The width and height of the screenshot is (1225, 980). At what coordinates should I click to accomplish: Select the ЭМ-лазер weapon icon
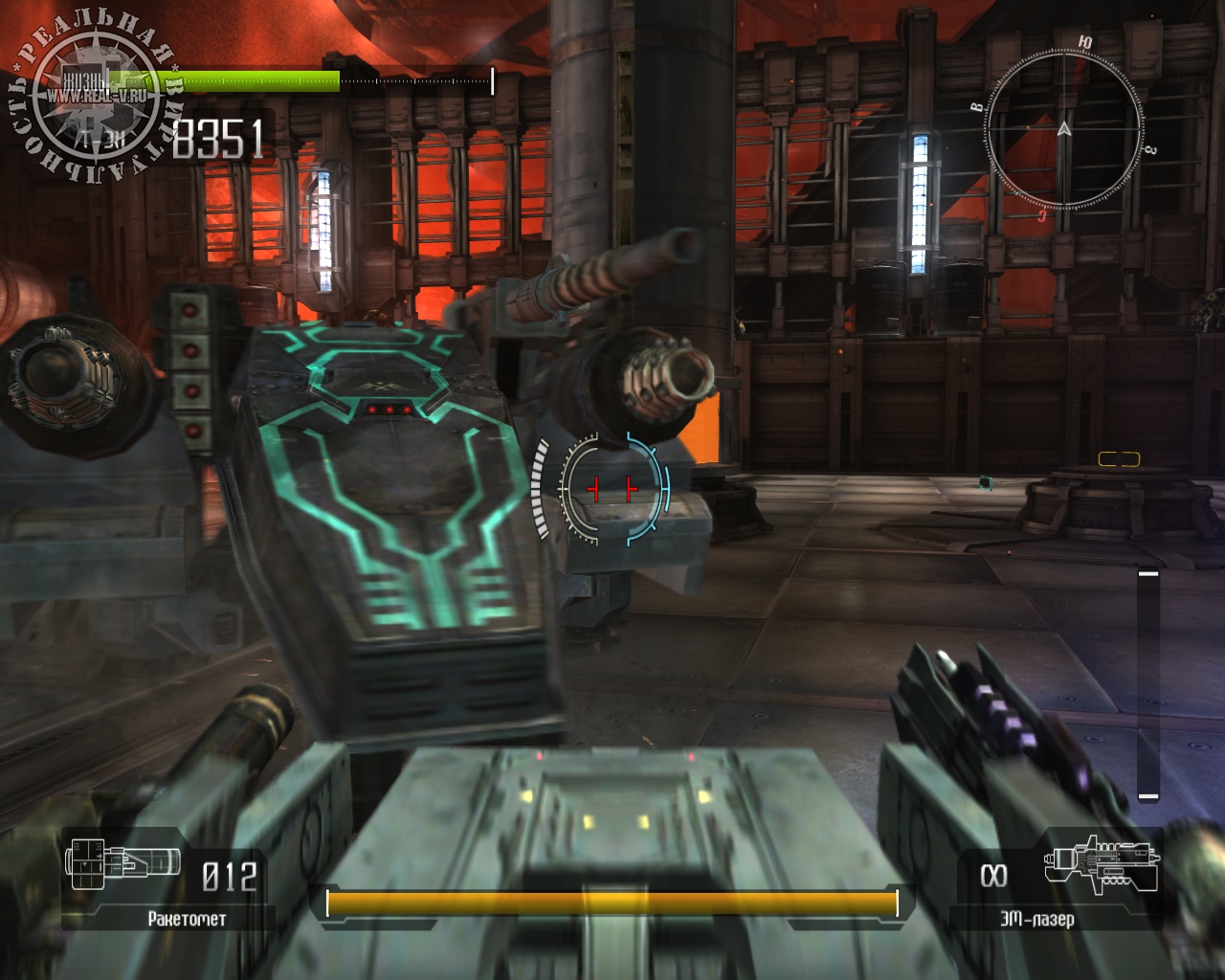(1102, 865)
